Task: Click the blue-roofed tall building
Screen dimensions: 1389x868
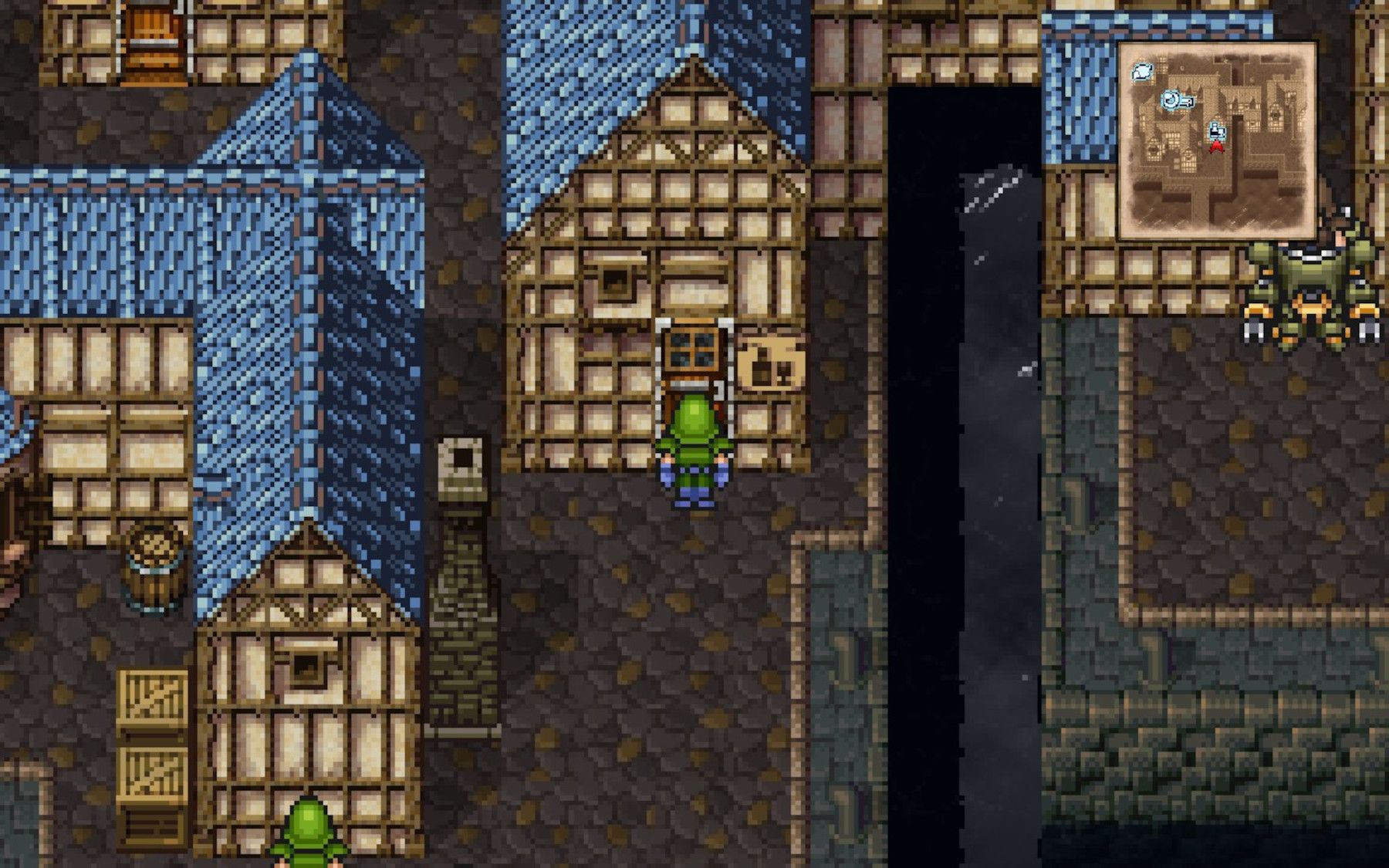Action: tap(301, 270)
